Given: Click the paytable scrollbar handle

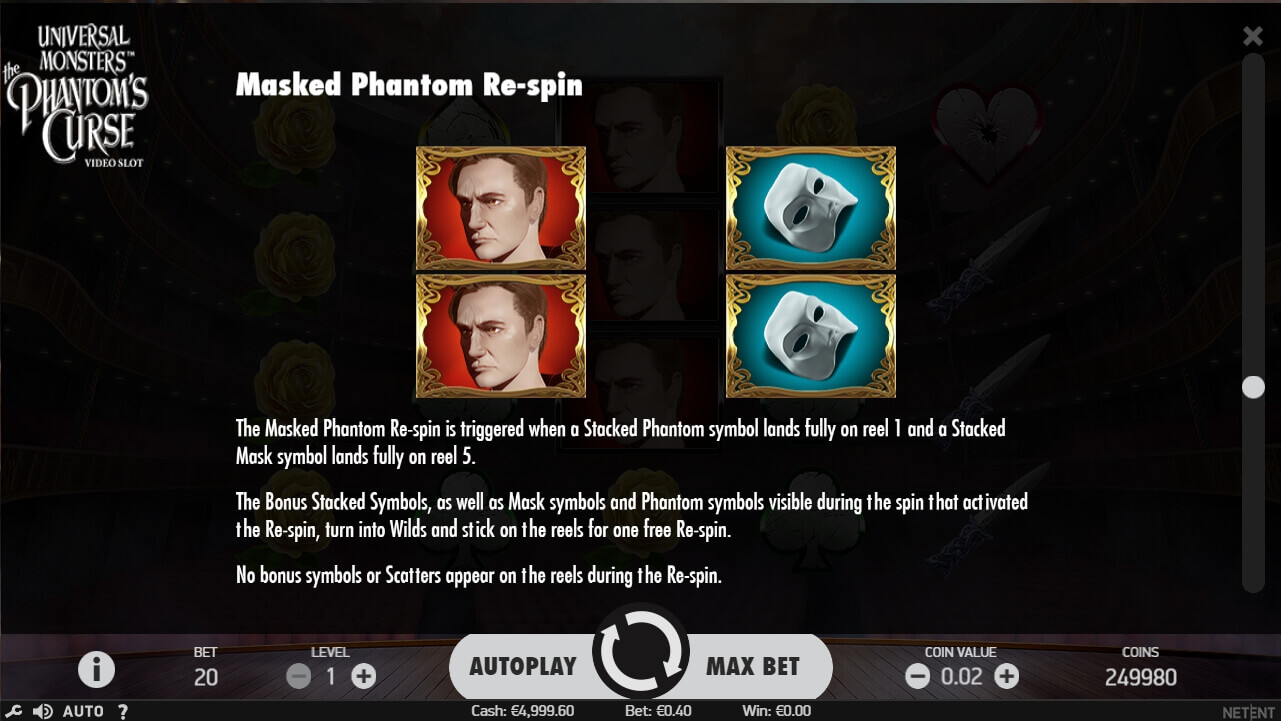Looking at the screenshot, I should coord(1253,387).
